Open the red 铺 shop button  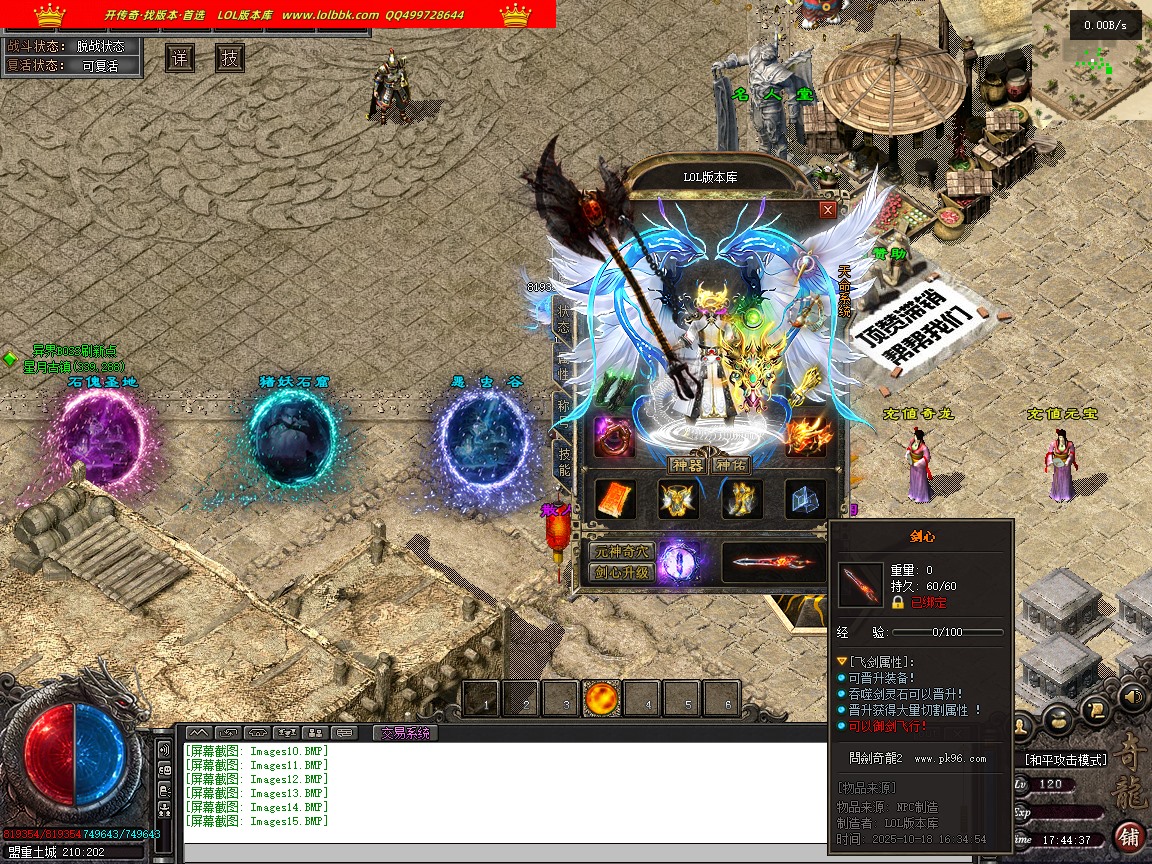(x=1129, y=836)
